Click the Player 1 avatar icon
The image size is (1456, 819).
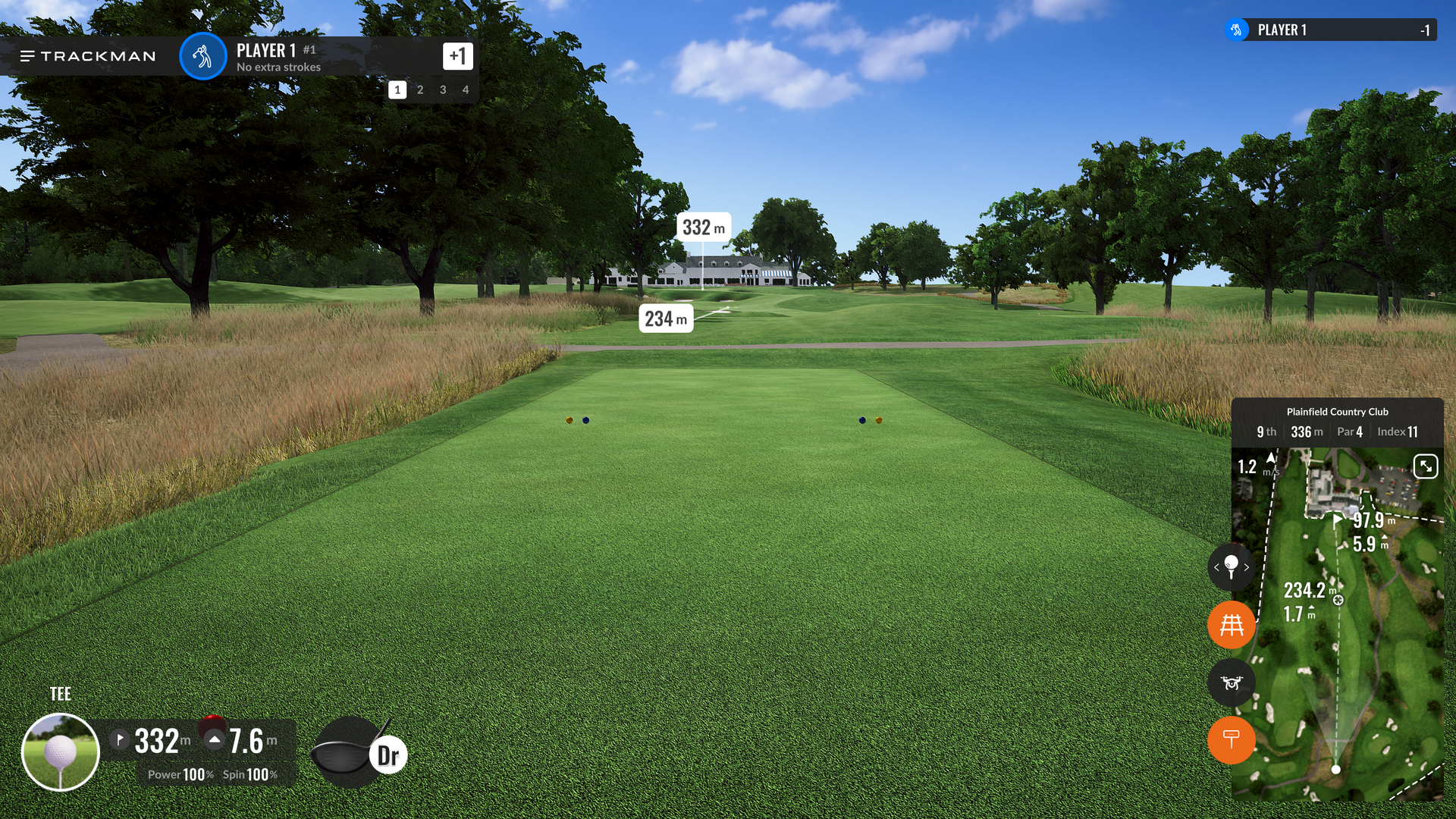coord(202,56)
